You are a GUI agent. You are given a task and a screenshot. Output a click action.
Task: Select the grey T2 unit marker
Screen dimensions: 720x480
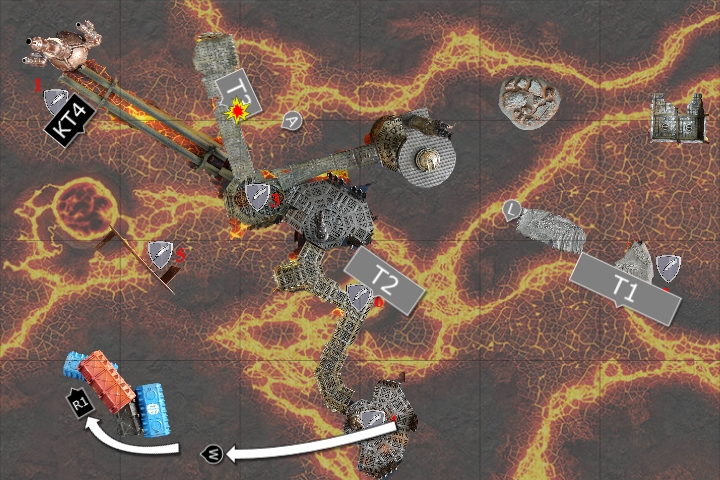pyautogui.click(x=385, y=279)
